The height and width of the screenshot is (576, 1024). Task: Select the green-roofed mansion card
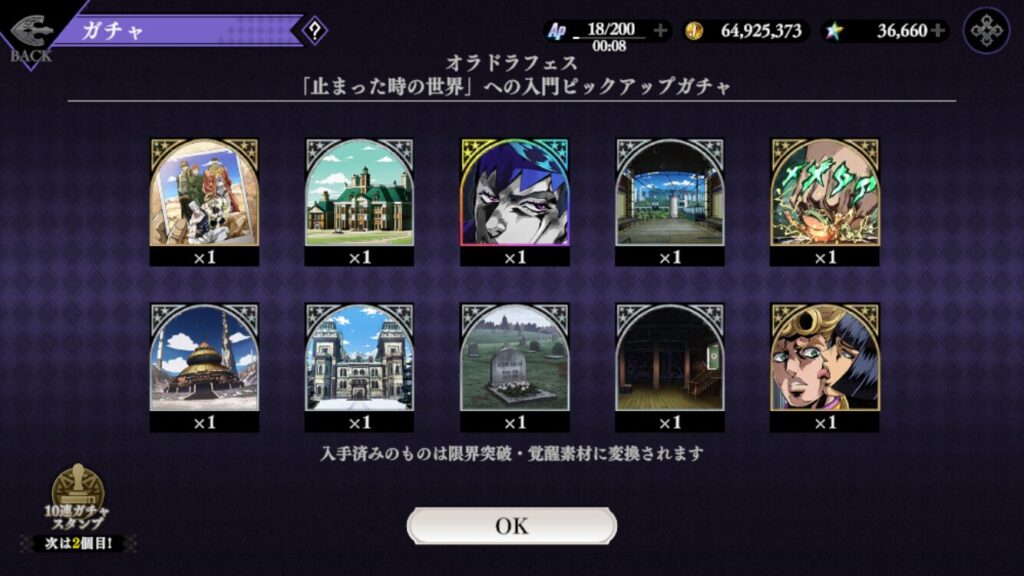(x=359, y=193)
